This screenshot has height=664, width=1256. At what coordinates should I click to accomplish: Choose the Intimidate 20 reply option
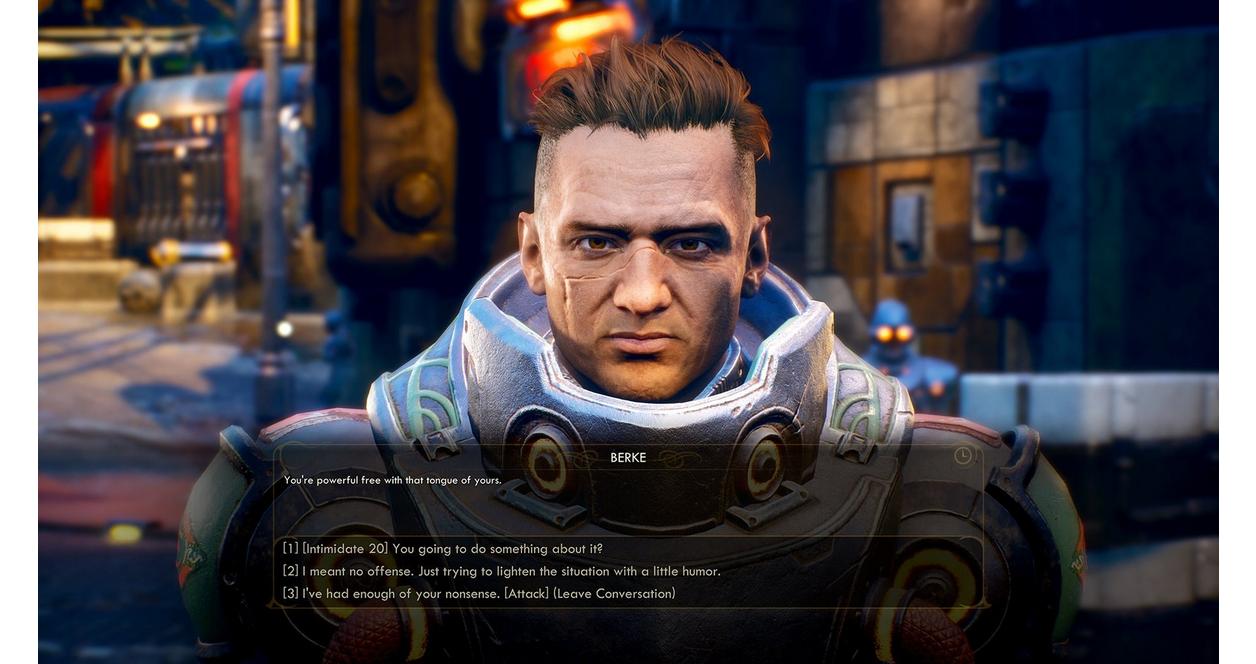pyautogui.click(x=442, y=549)
